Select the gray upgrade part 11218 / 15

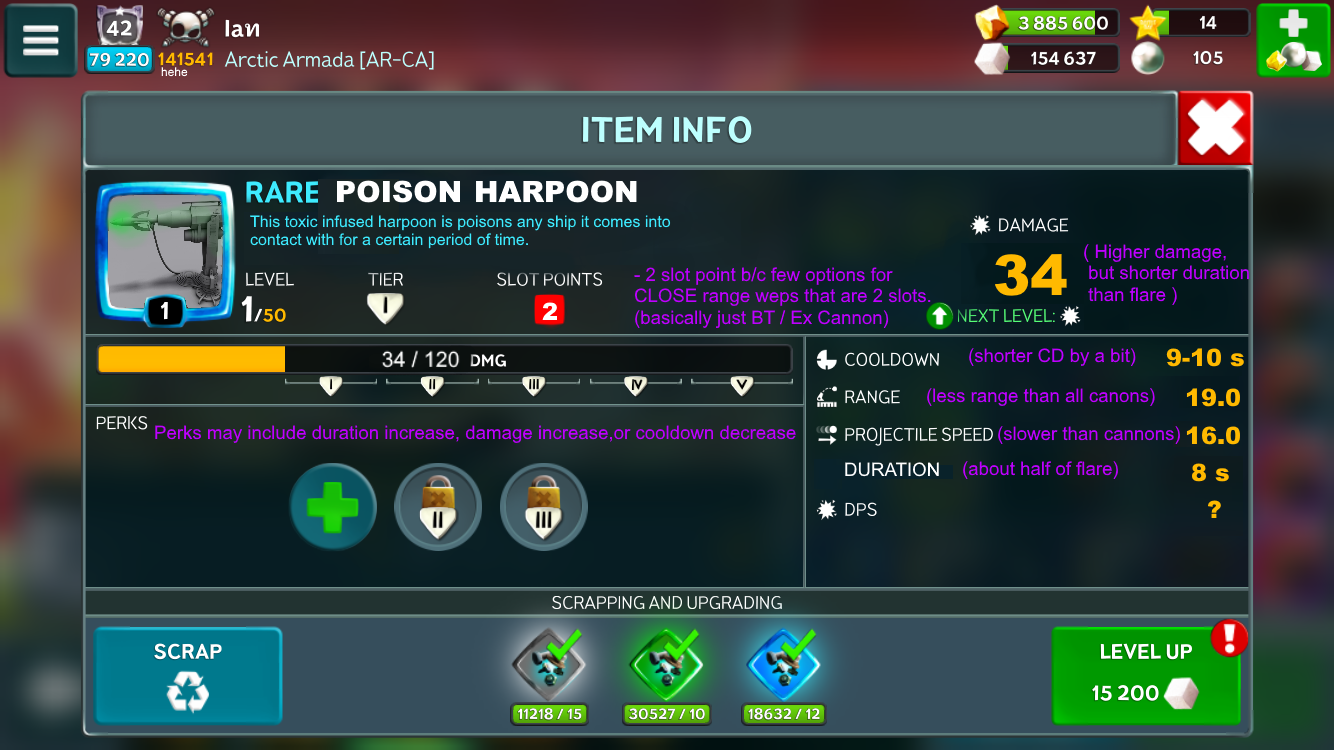[x=549, y=667]
